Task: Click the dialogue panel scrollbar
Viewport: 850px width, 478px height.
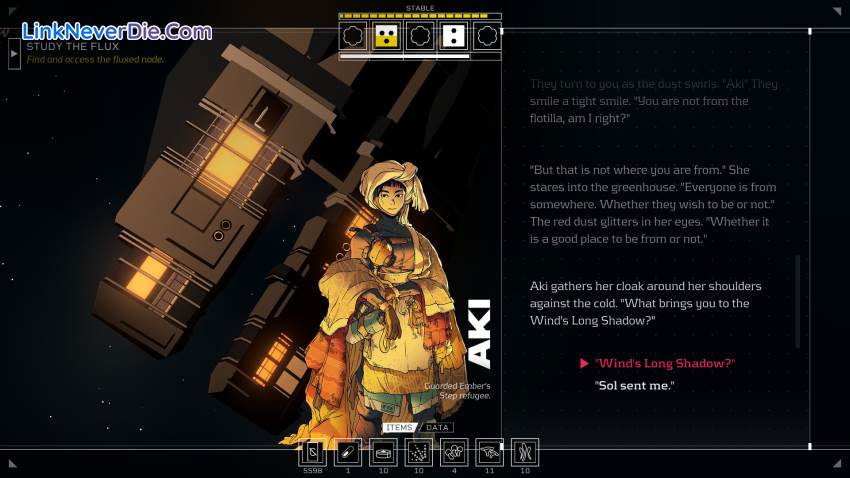Action: click(x=797, y=300)
